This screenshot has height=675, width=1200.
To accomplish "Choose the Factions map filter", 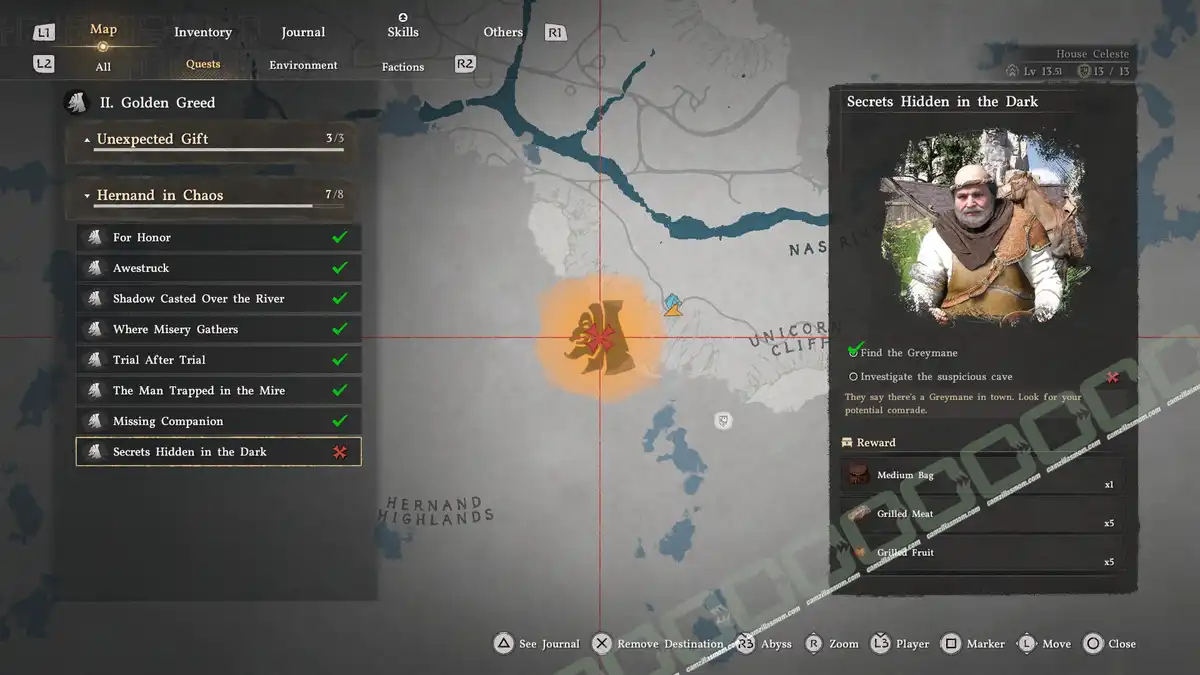I will tap(403, 67).
